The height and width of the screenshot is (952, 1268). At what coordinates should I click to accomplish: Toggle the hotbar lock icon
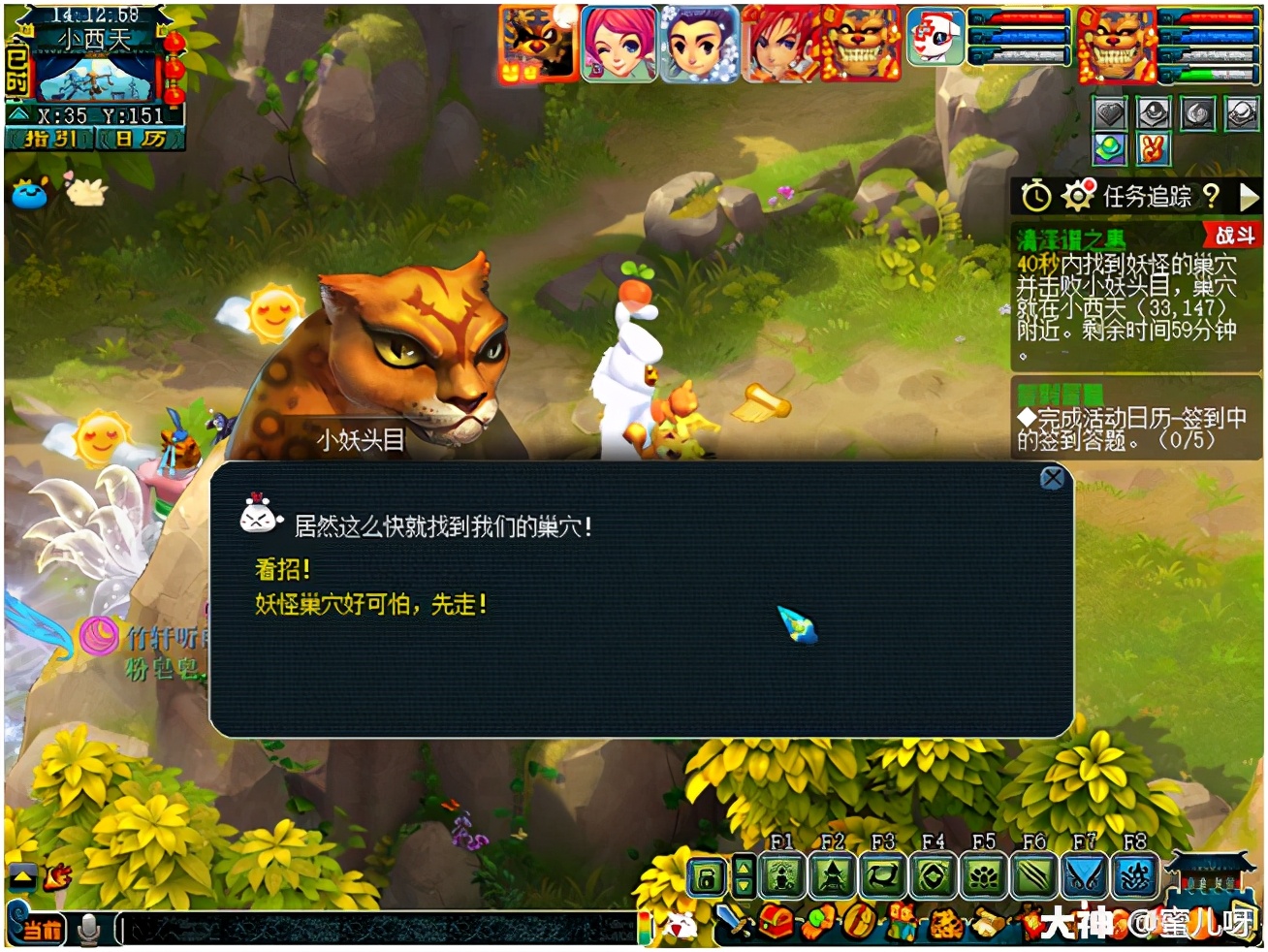[707, 878]
